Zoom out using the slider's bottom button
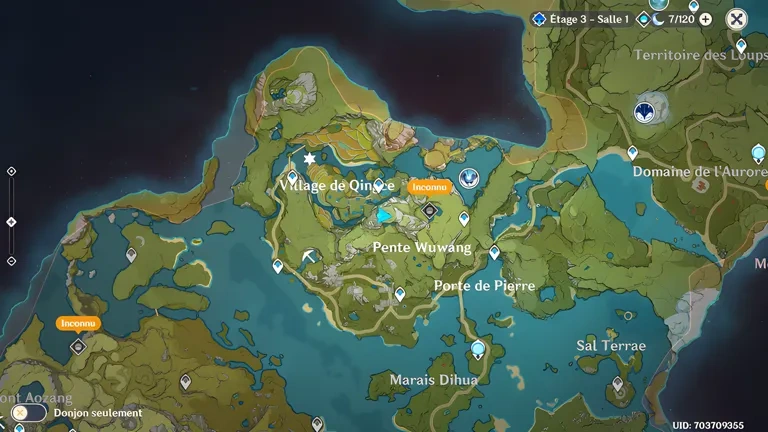 tap(11, 261)
